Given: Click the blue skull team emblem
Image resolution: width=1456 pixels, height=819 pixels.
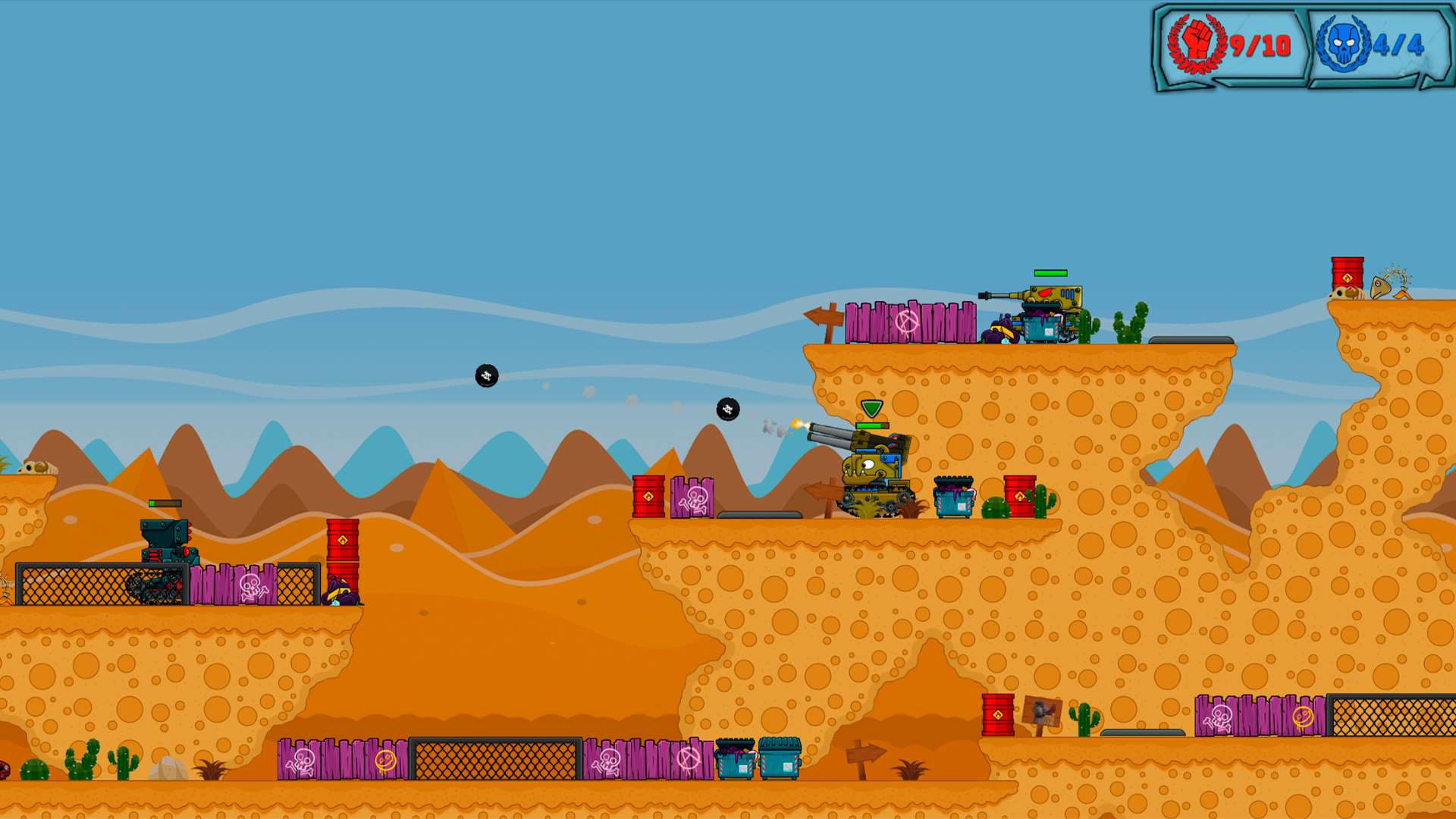Looking at the screenshot, I should coord(1341,44).
